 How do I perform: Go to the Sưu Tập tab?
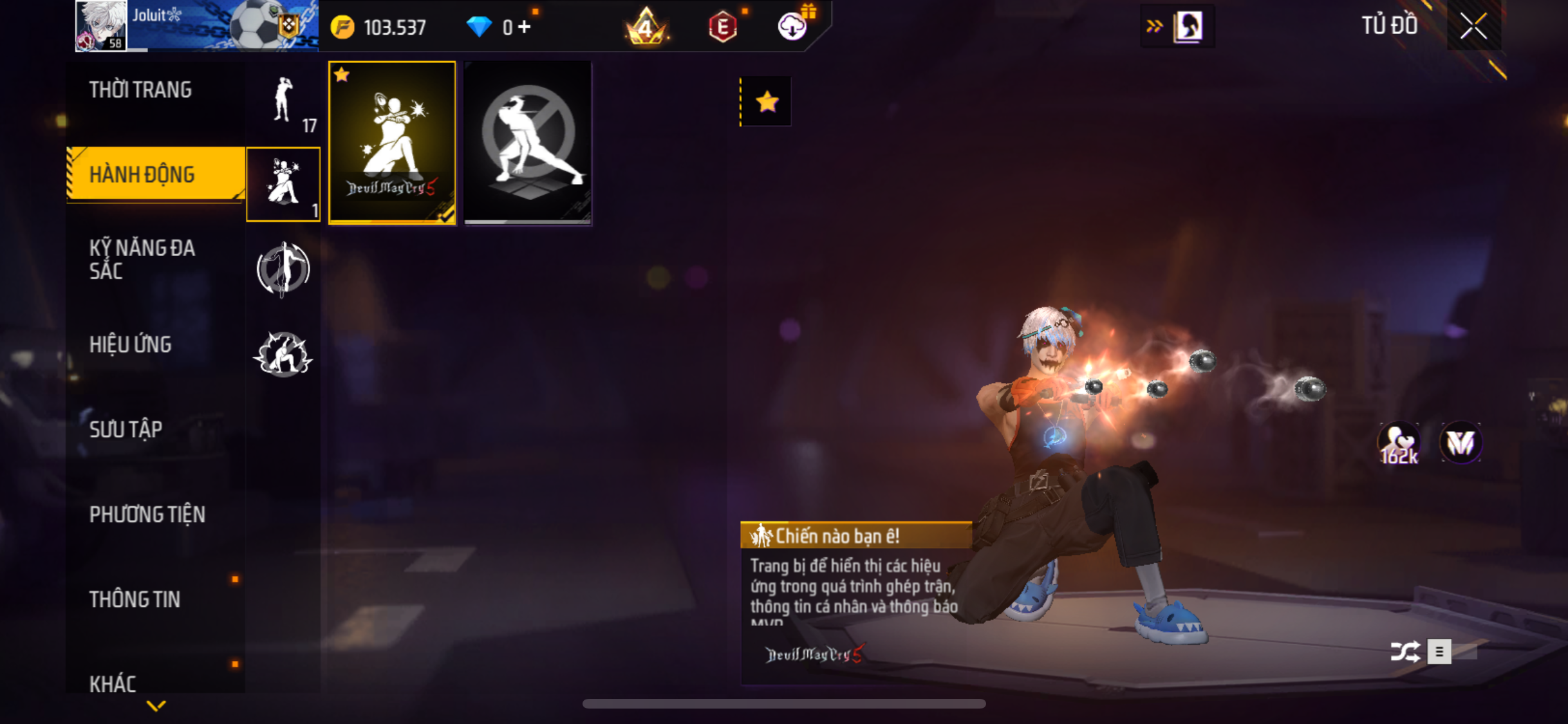tap(126, 429)
